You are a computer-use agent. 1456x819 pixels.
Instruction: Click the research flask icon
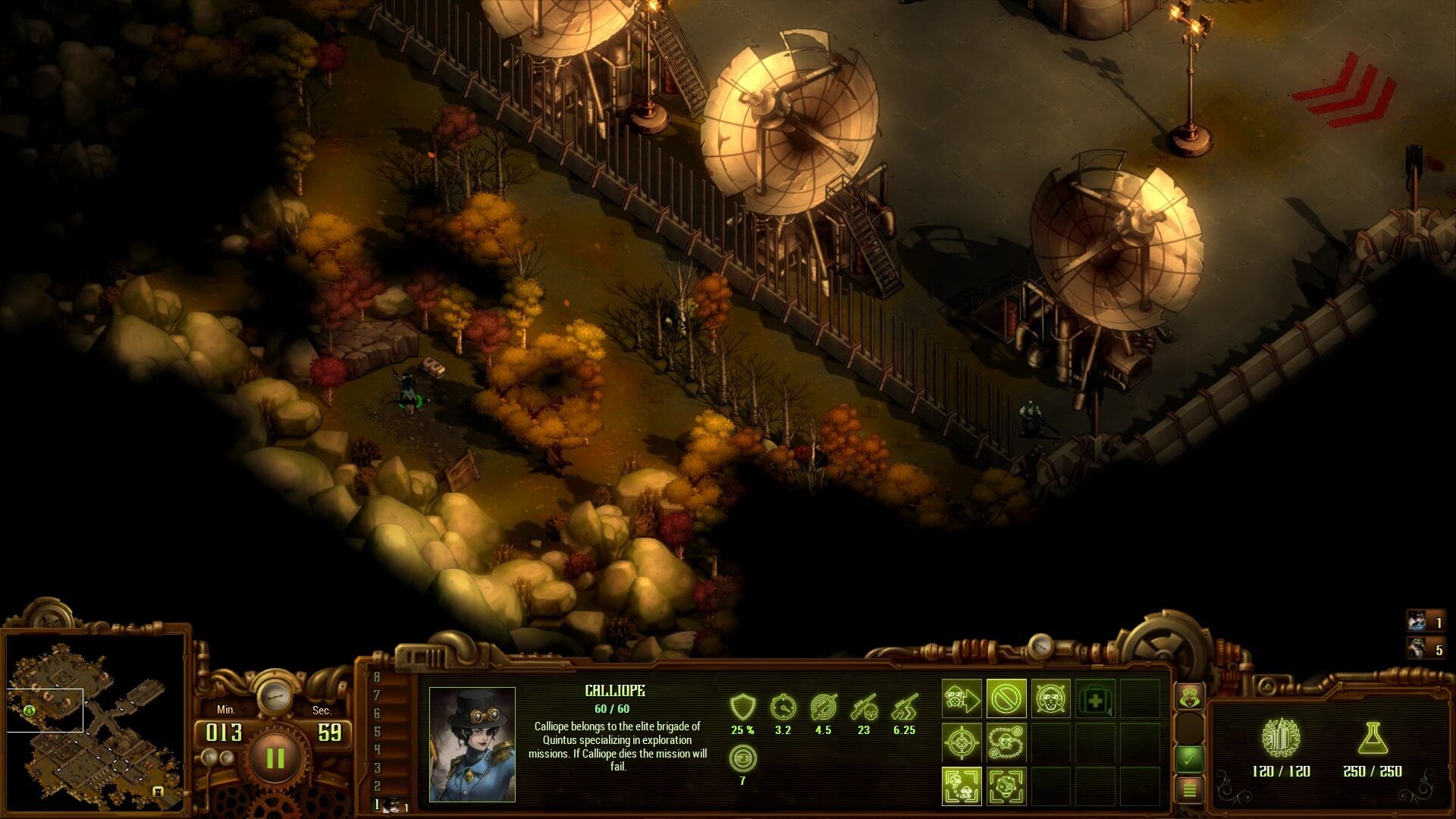point(1373,738)
